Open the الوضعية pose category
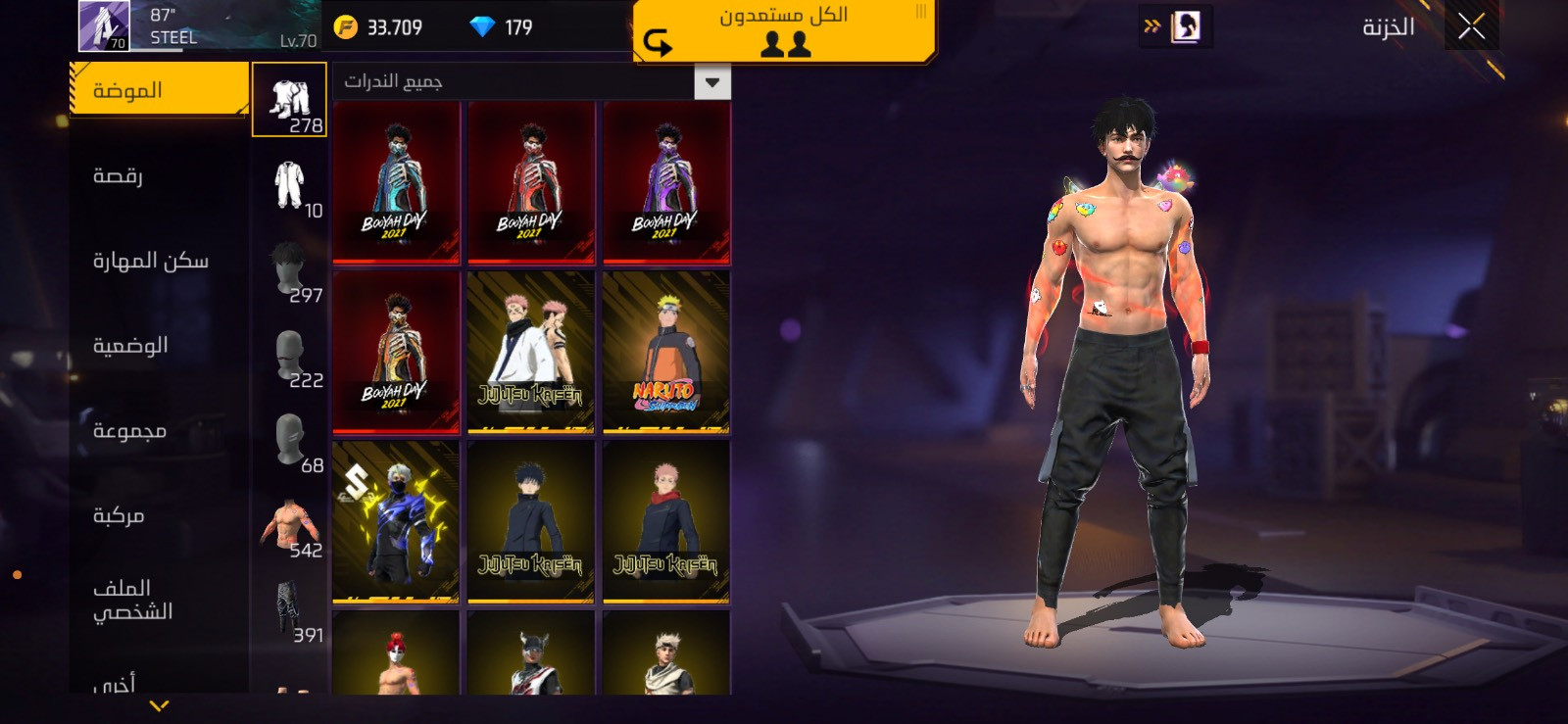Image resolution: width=1568 pixels, height=724 pixels. tap(130, 345)
